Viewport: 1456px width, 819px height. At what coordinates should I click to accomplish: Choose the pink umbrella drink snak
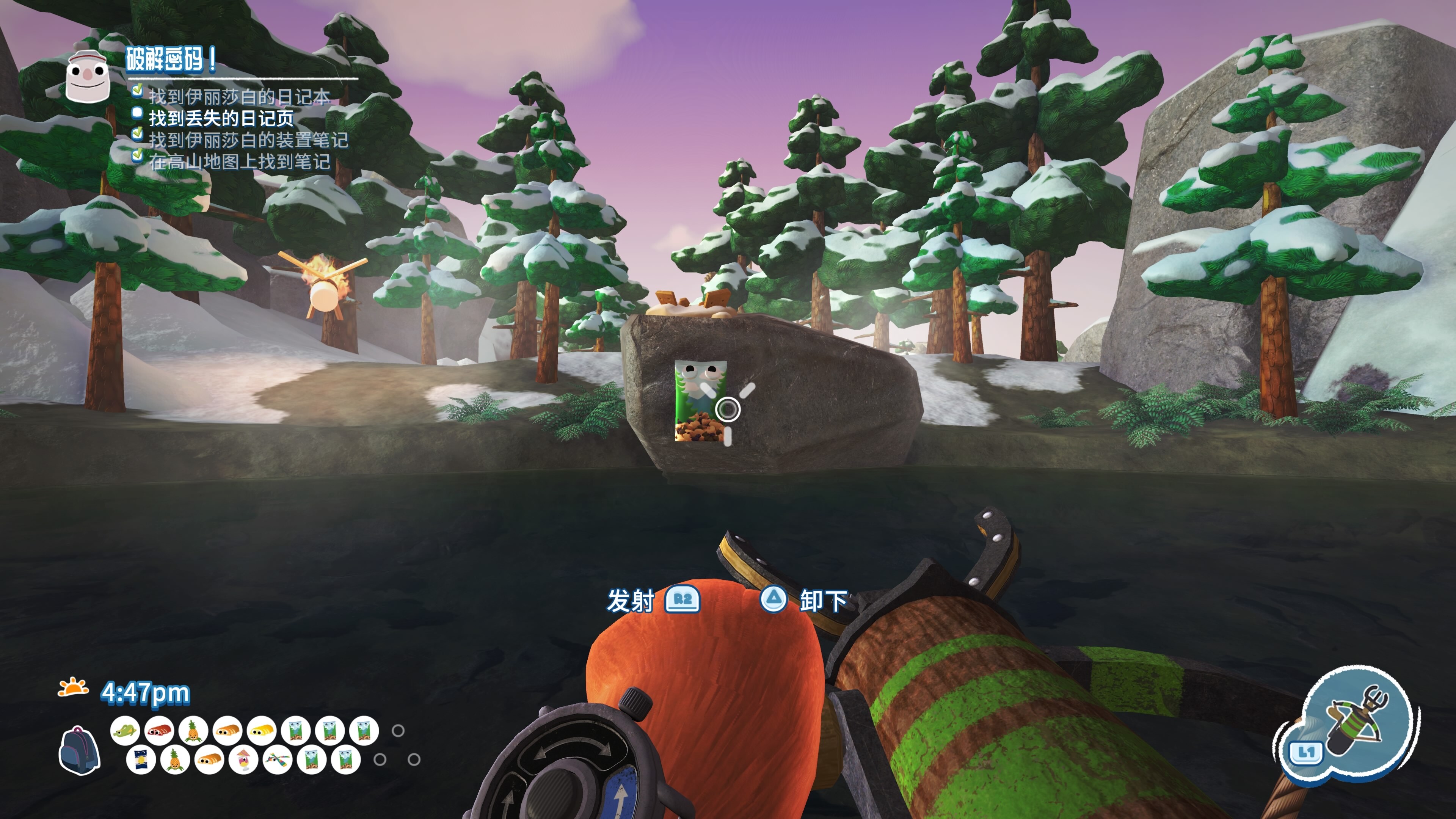(243, 759)
